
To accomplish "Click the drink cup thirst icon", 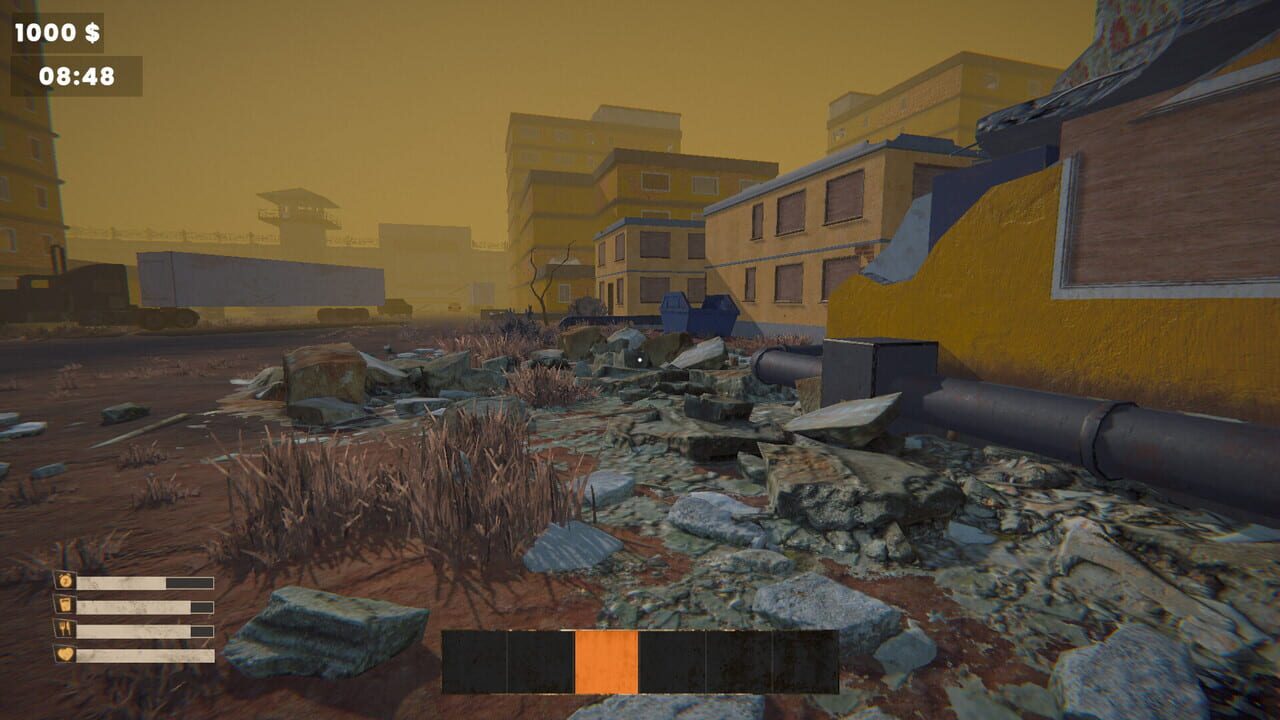I will 64,605.
